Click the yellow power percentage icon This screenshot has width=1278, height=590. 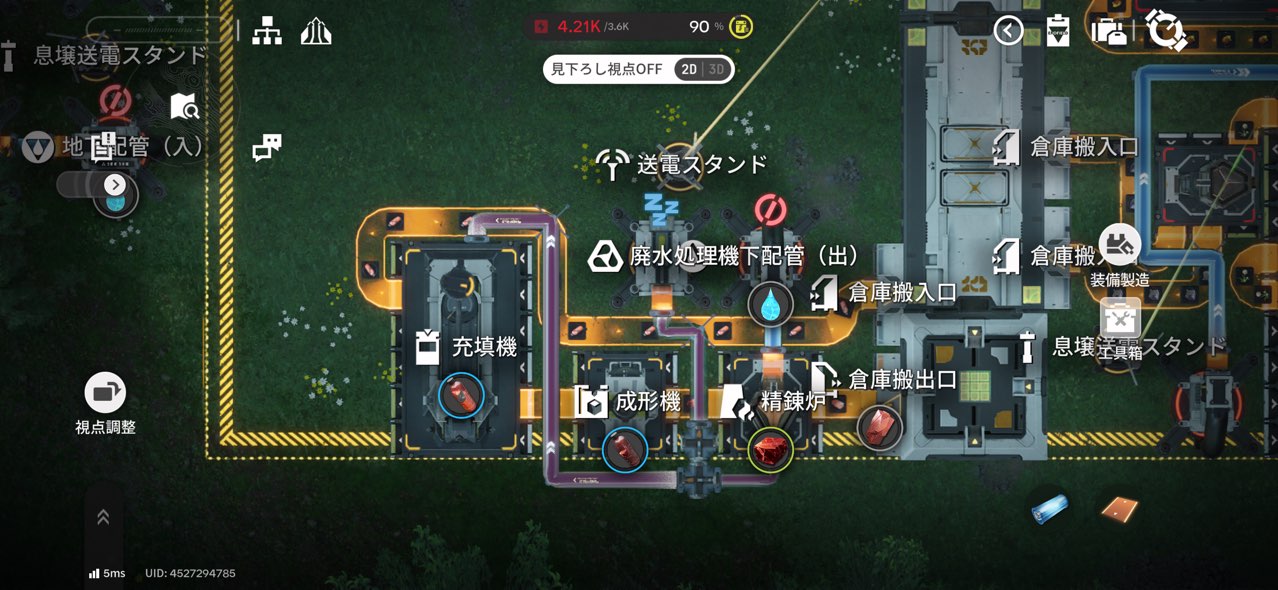[x=741, y=26]
